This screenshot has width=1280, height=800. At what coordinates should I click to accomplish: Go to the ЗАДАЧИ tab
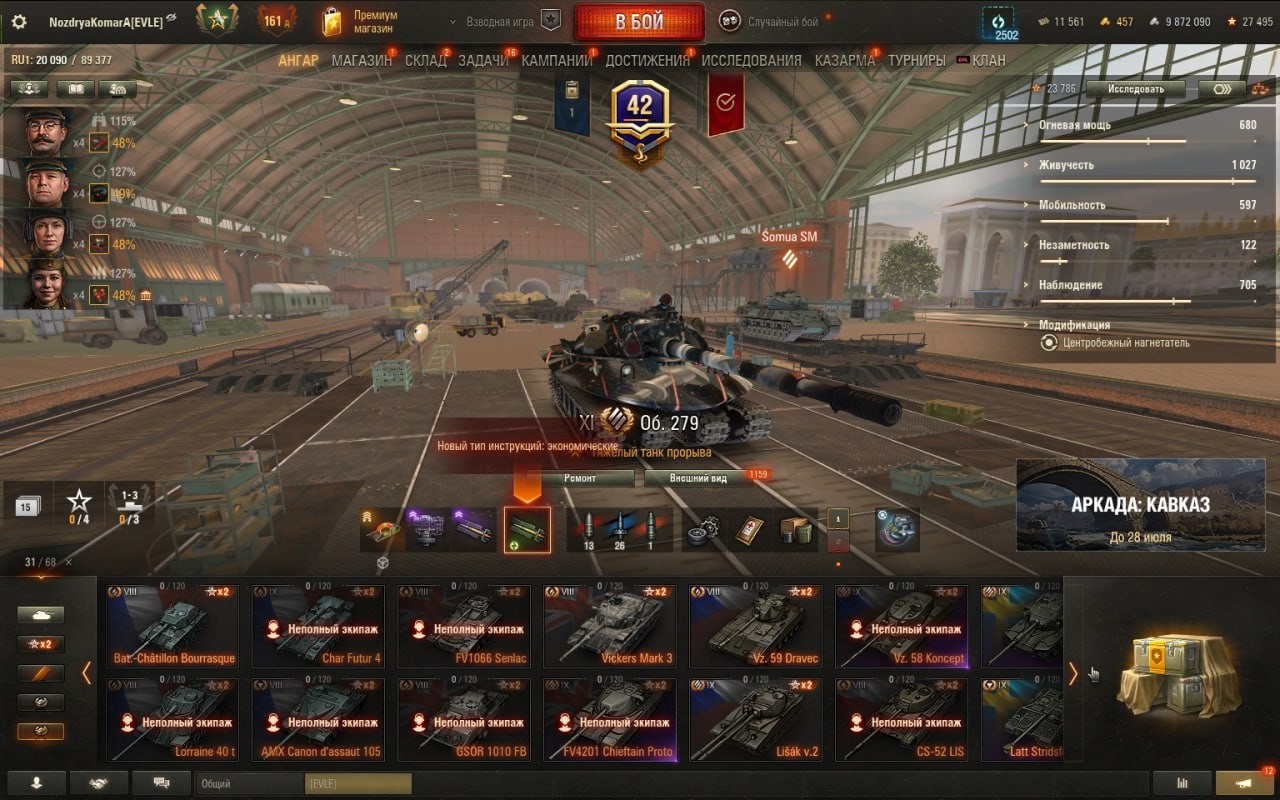click(483, 60)
